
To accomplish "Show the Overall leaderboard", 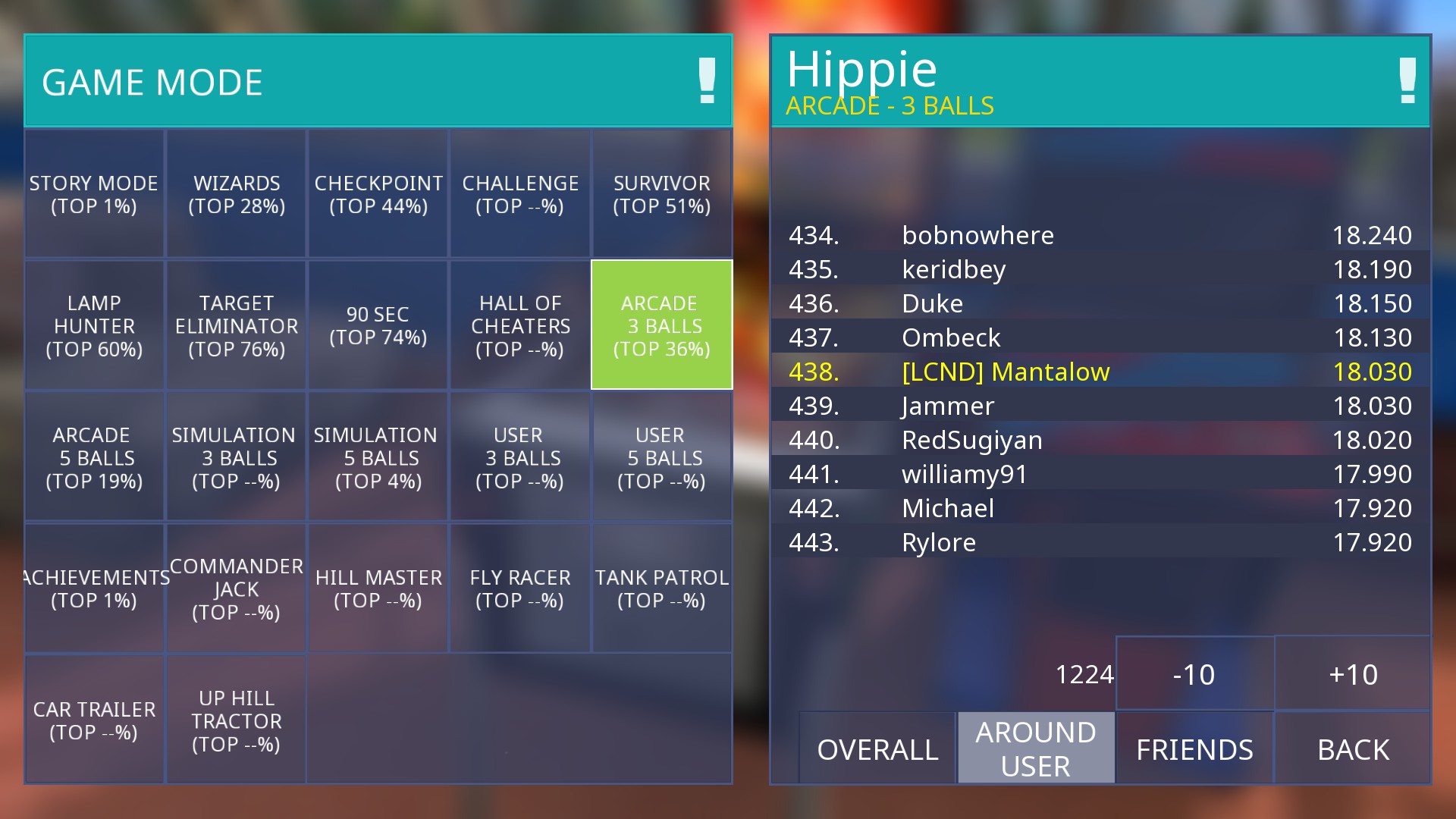I will click(x=877, y=748).
